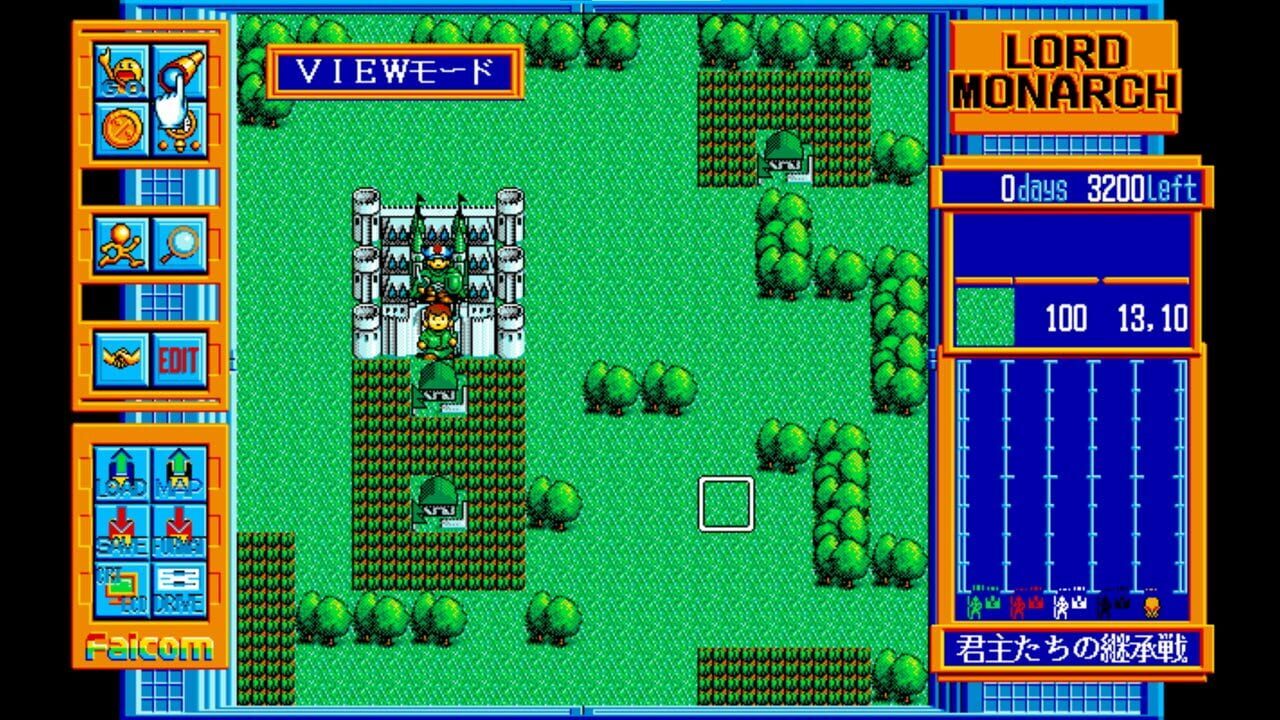1280x720 pixels.
Task: Toggle the green faction soldier indicator
Action: 974,605
